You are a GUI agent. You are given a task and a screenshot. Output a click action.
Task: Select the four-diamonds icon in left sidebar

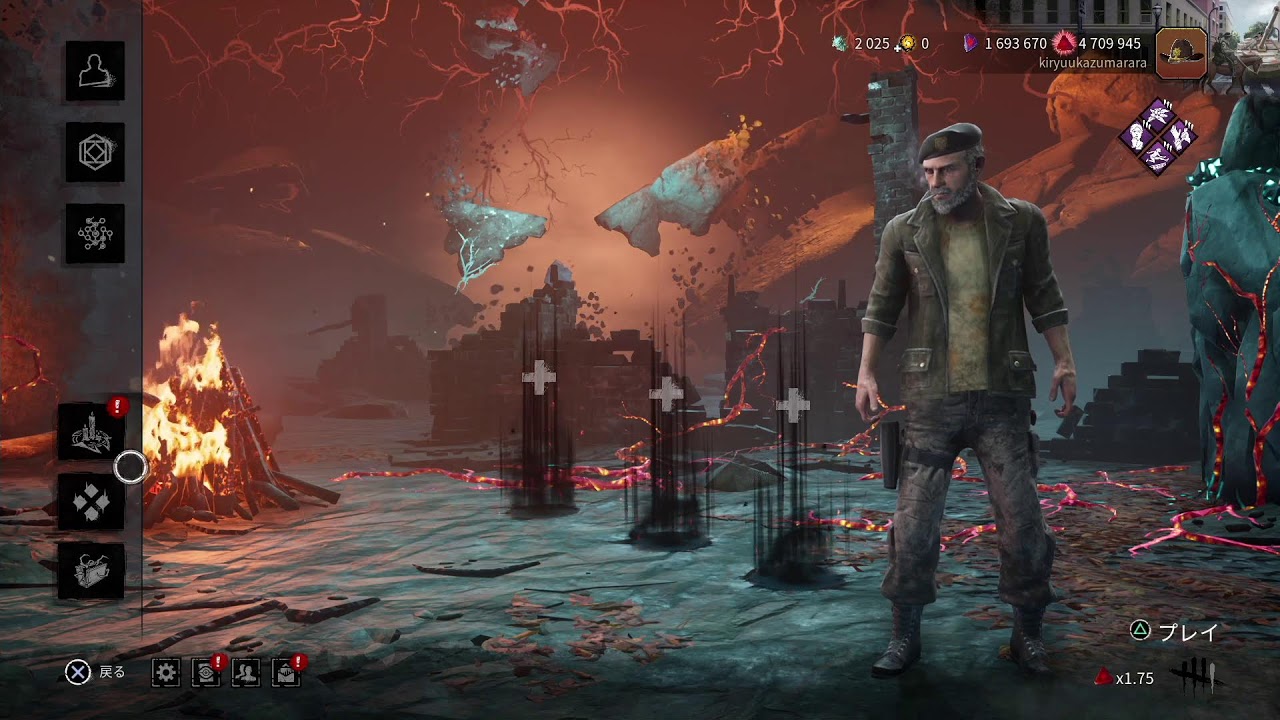click(x=91, y=502)
